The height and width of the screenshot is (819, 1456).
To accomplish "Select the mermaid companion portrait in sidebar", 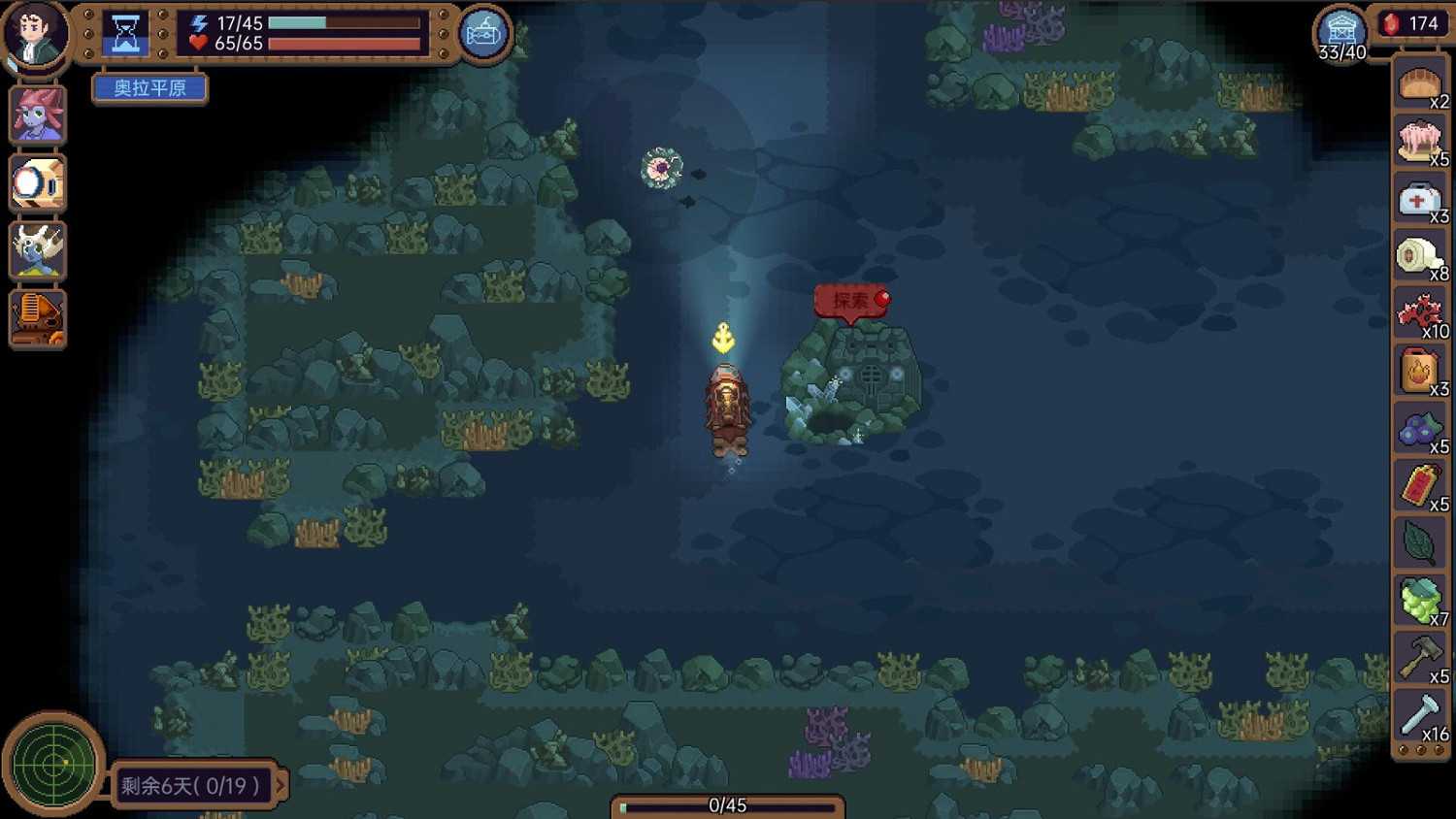I will [x=37, y=115].
